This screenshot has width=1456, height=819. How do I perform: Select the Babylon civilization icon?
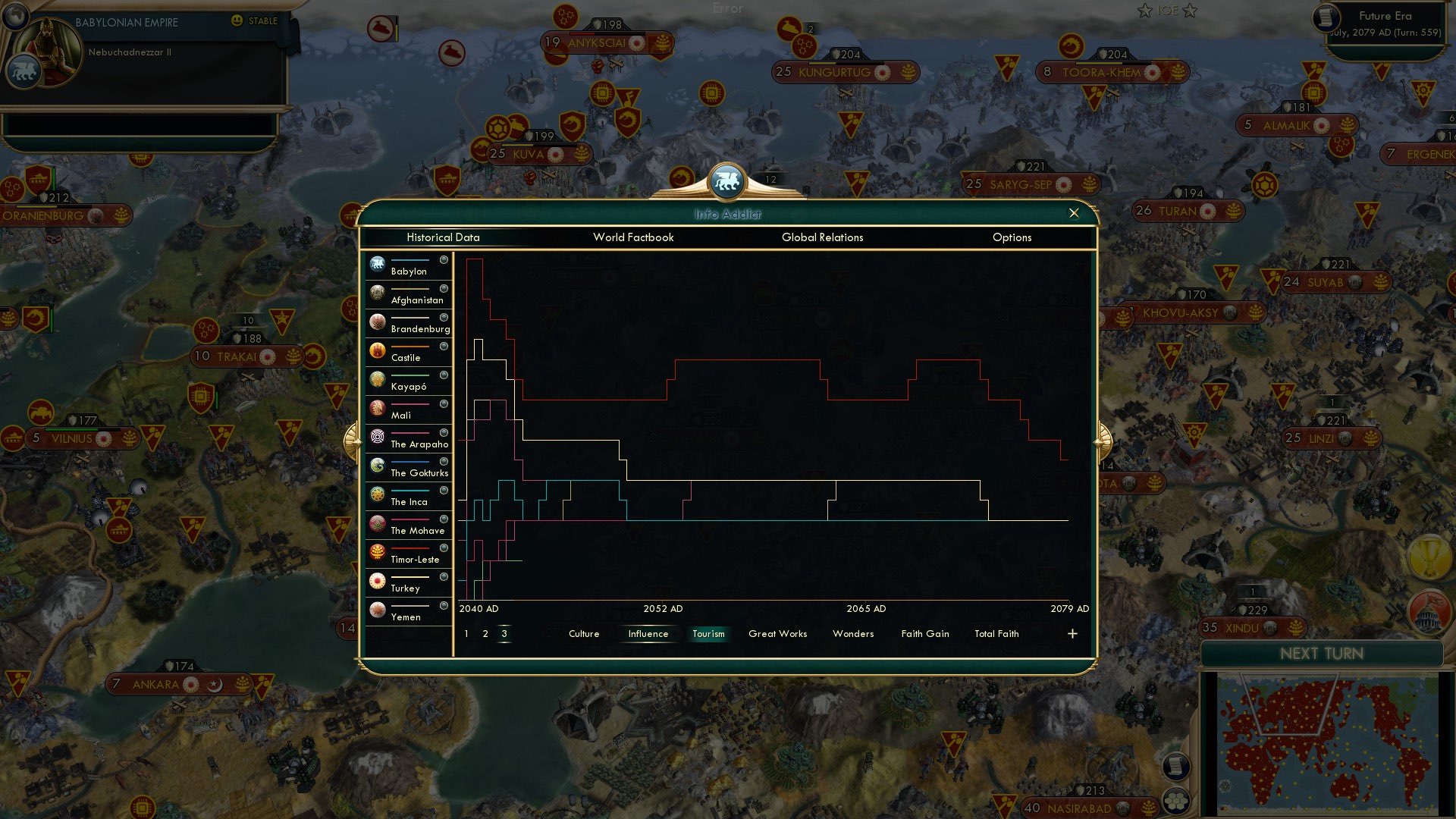[x=377, y=264]
